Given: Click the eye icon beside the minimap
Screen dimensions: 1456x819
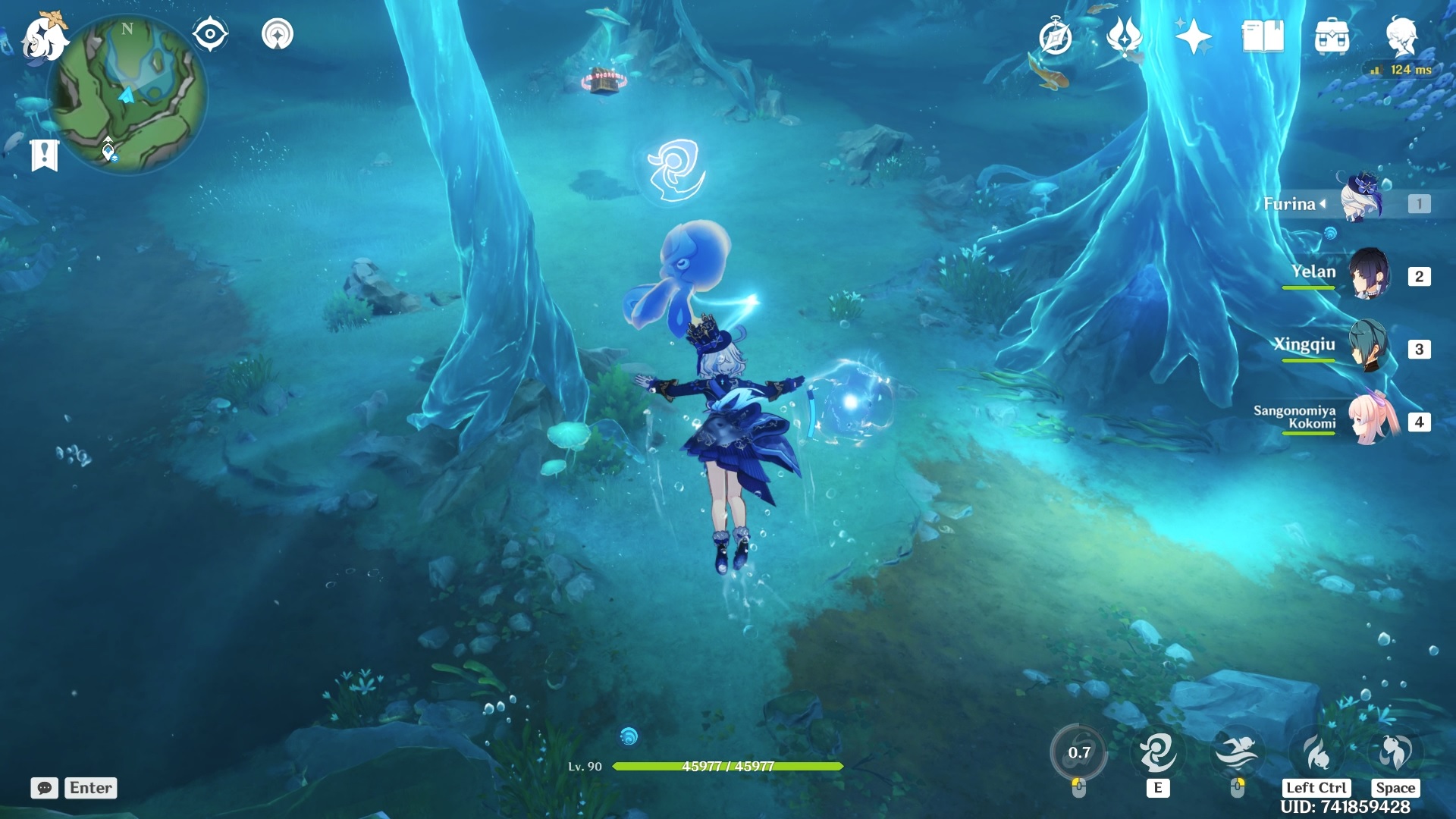Looking at the screenshot, I should coord(210,33).
